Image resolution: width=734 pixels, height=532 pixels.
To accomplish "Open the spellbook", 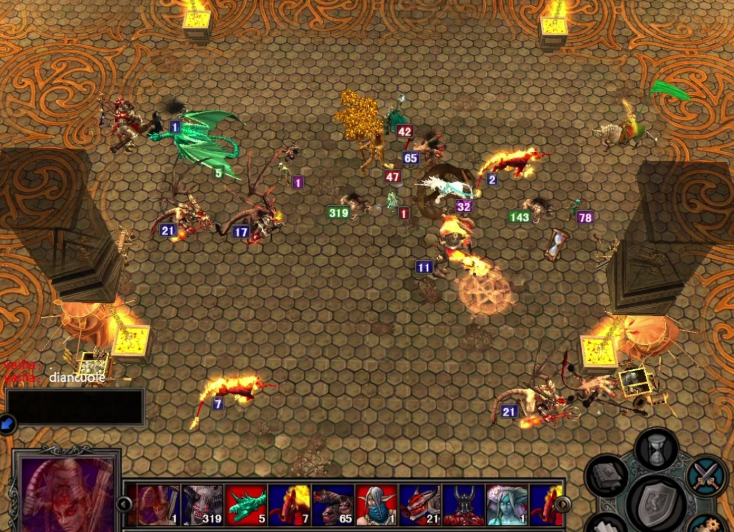I will pyautogui.click(x=608, y=476).
